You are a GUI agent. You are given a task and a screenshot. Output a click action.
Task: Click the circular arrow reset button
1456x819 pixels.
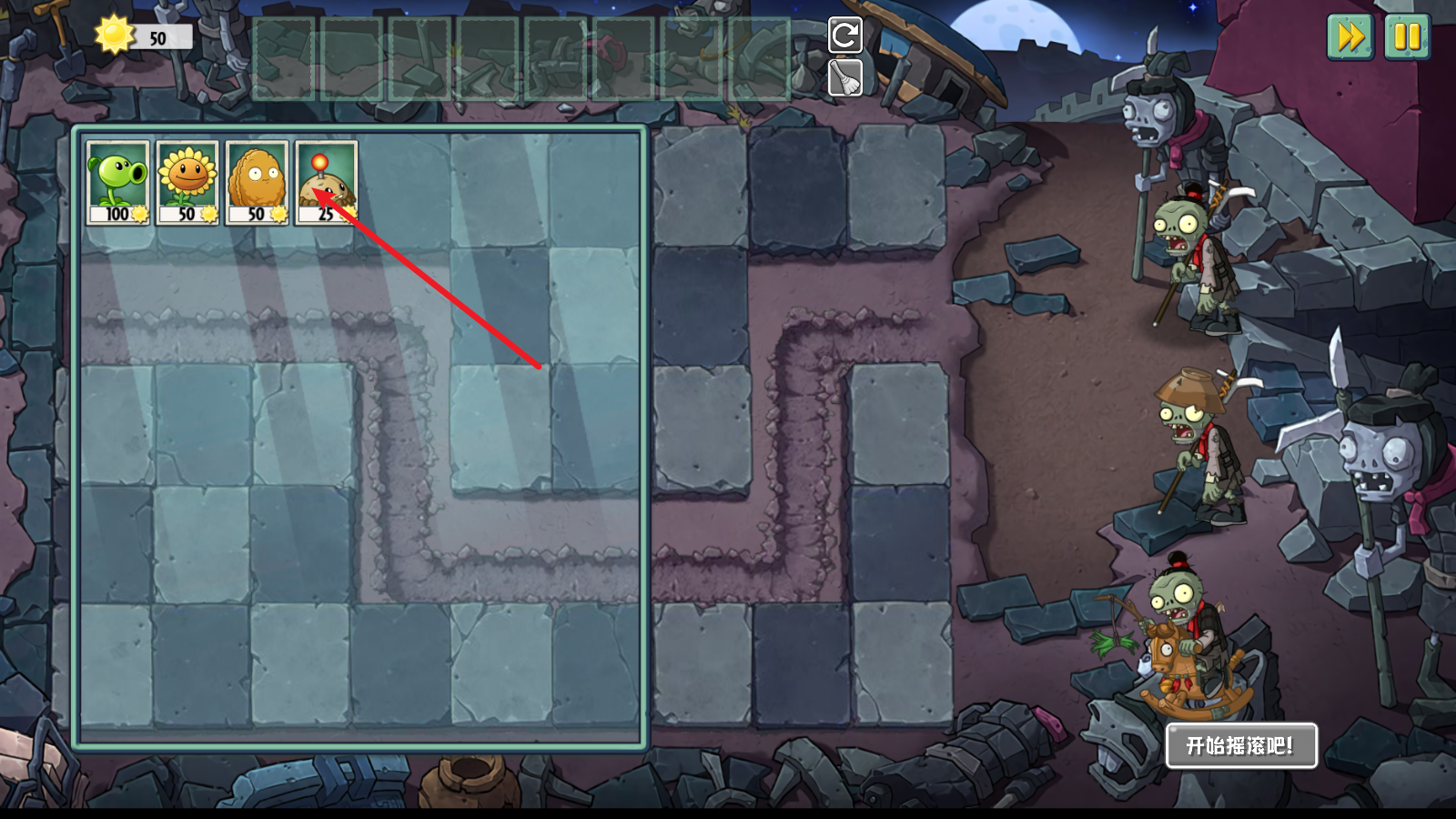point(844,35)
